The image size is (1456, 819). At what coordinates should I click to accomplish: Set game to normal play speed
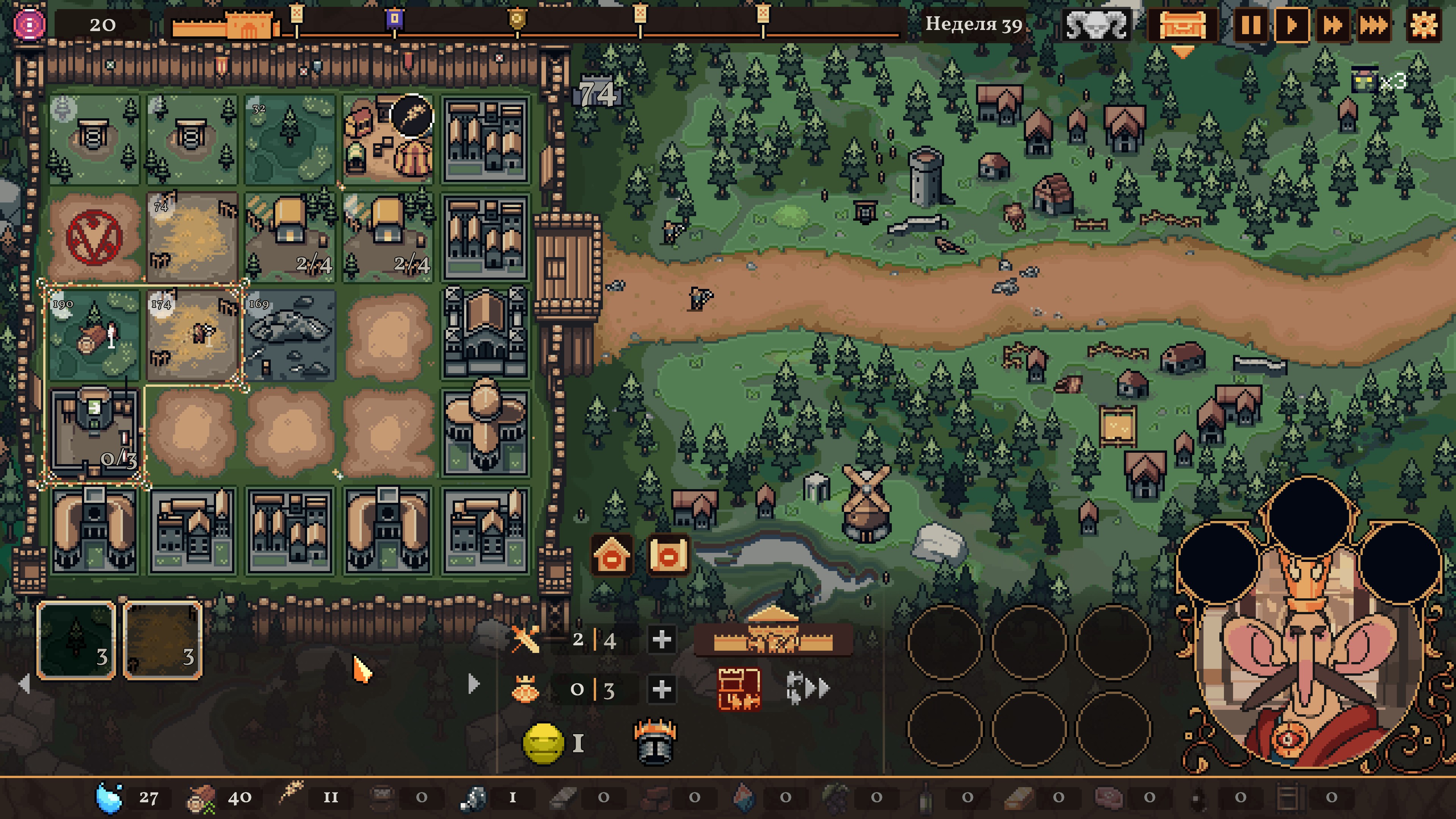[1291, 25]
